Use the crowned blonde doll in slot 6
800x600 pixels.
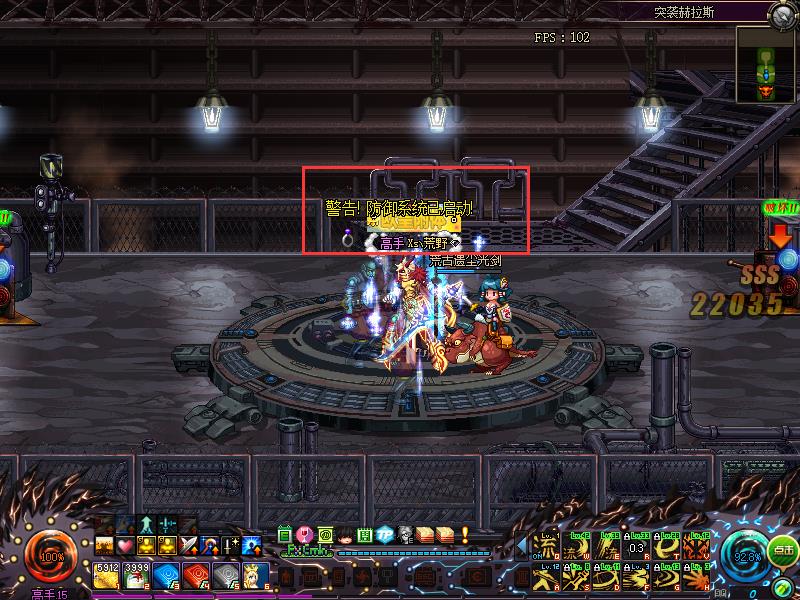[255, 573]
